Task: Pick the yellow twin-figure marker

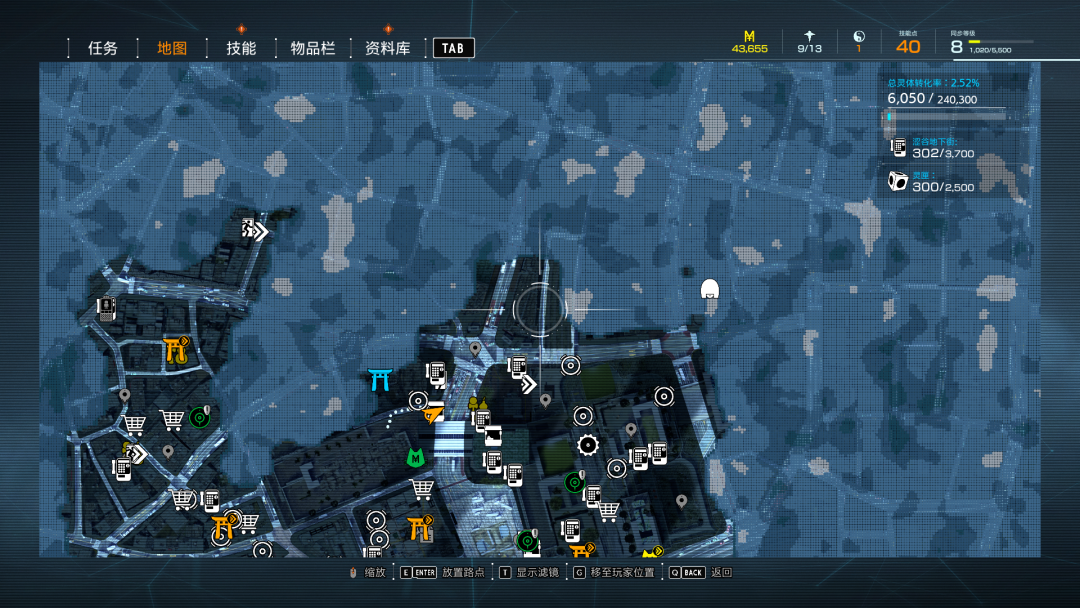Action: (x=478, y=403)
